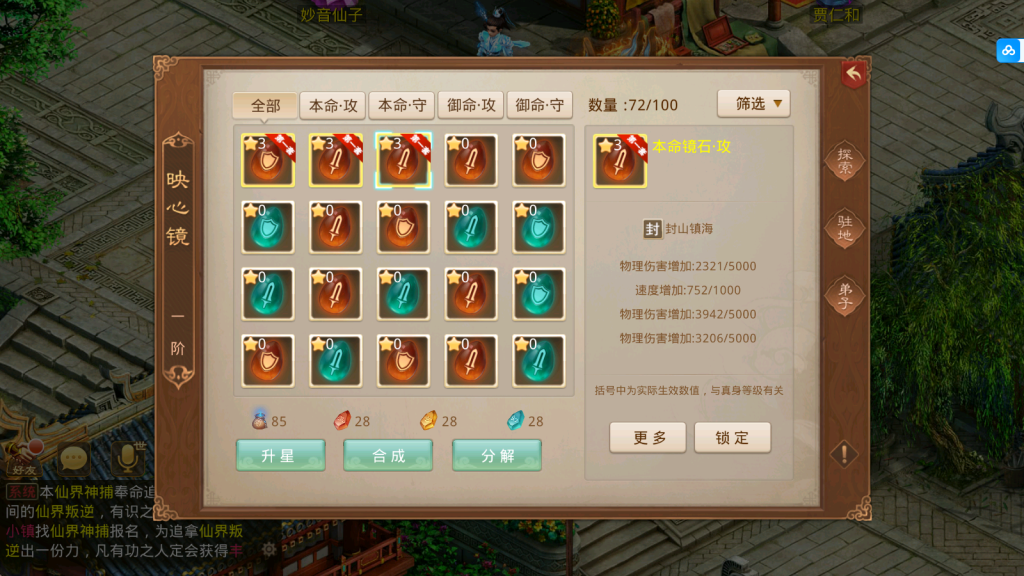Click the blue cloud overlay icon
The width and height of the screenshot is (1024, 576).
click(x=1007, y=50)
